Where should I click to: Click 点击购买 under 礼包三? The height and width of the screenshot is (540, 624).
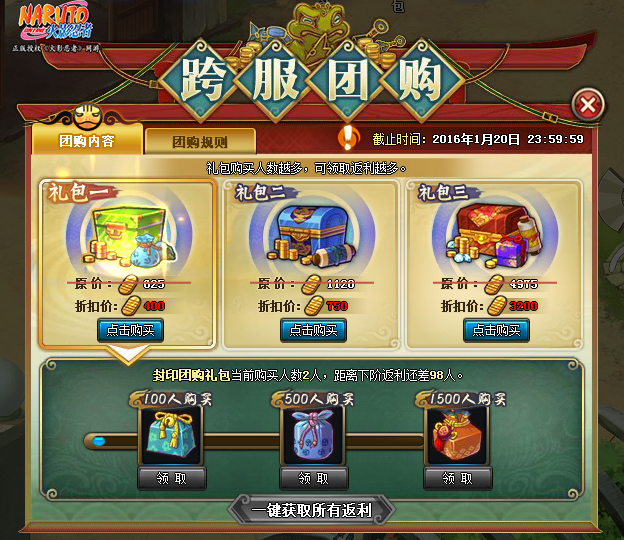[495, 330]
